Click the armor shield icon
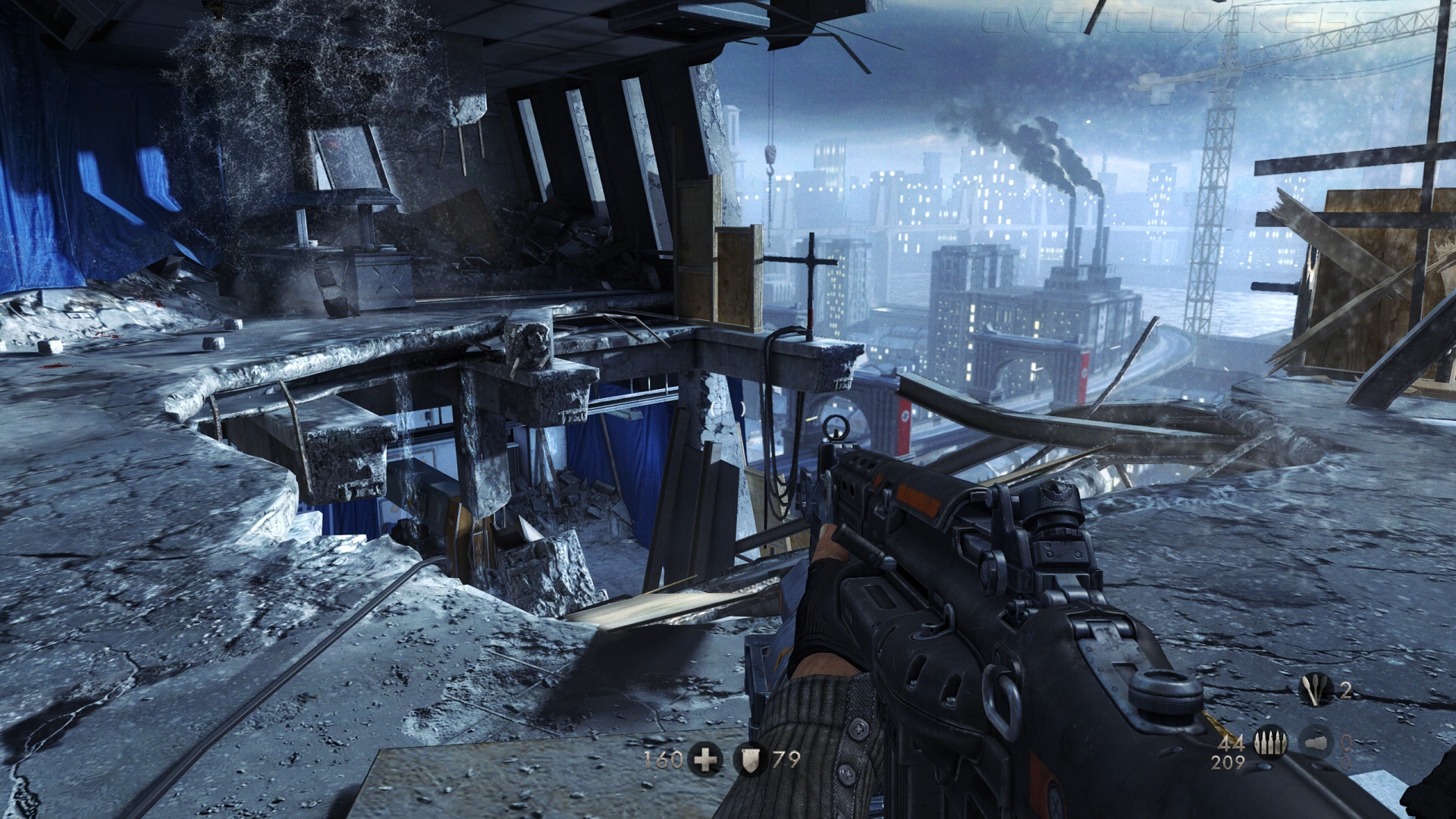1456x819 pixels. (x=751, y=759)
